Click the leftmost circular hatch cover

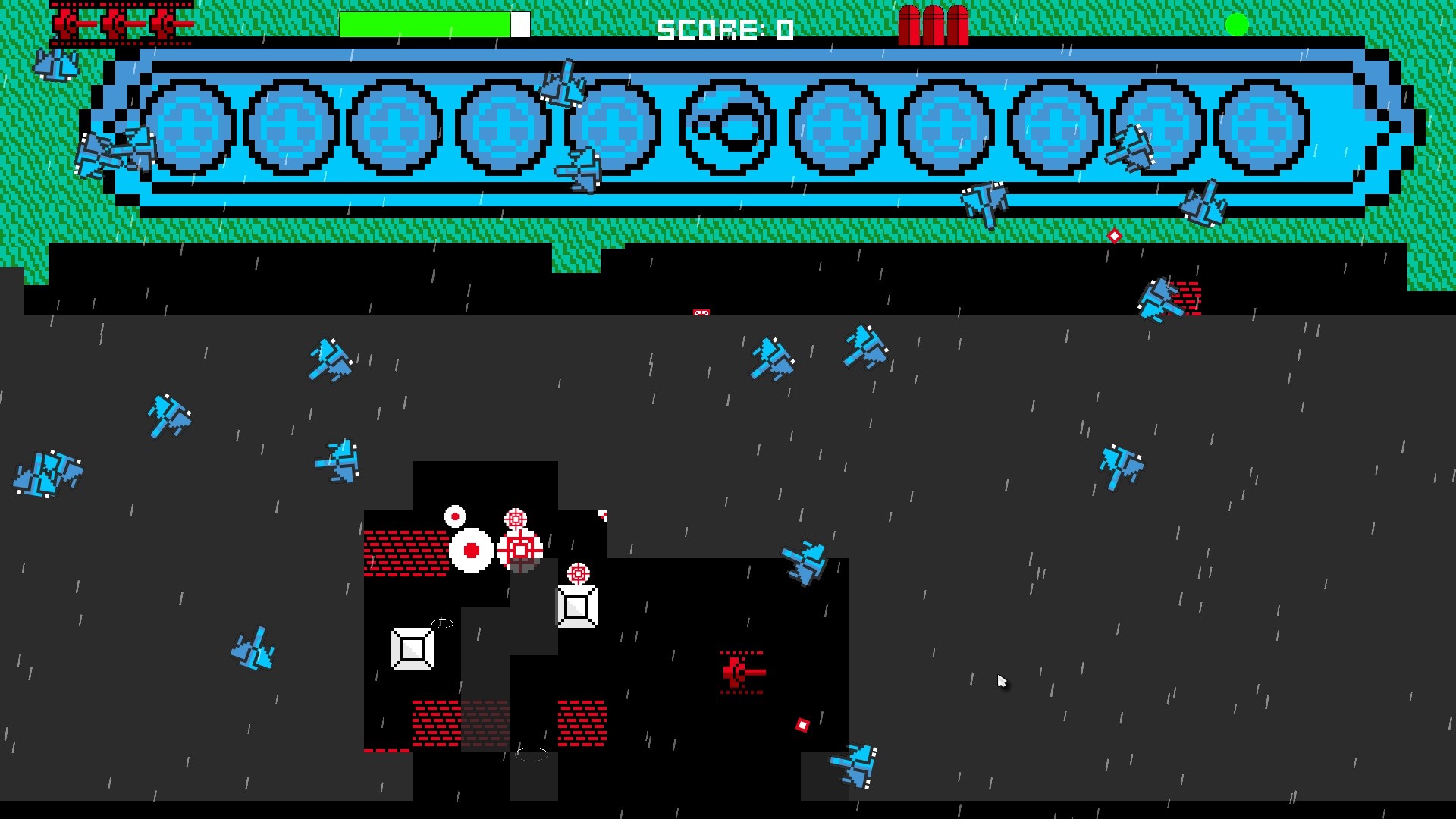tap(190, 125)
